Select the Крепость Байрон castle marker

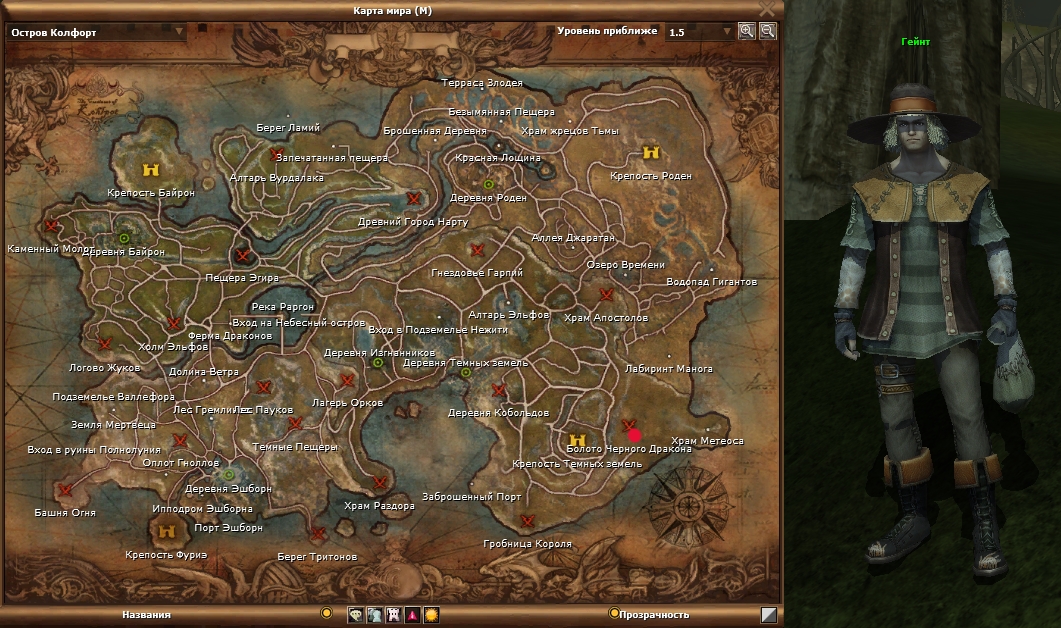coord(151,169)
